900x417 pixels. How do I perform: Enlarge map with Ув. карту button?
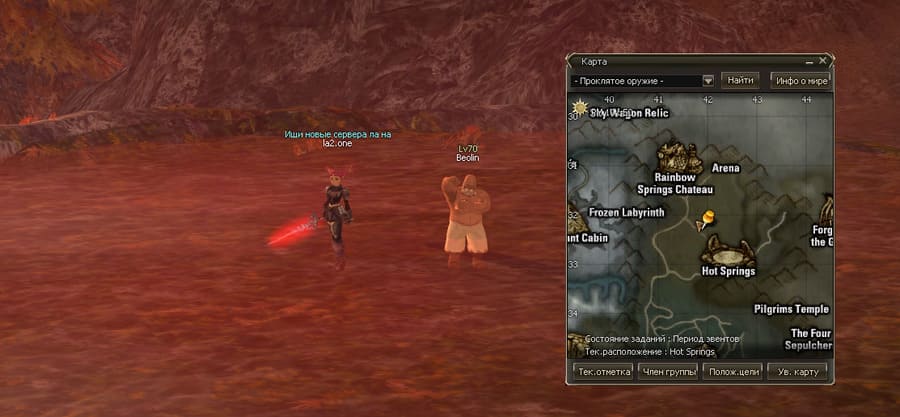click(798, 372)
